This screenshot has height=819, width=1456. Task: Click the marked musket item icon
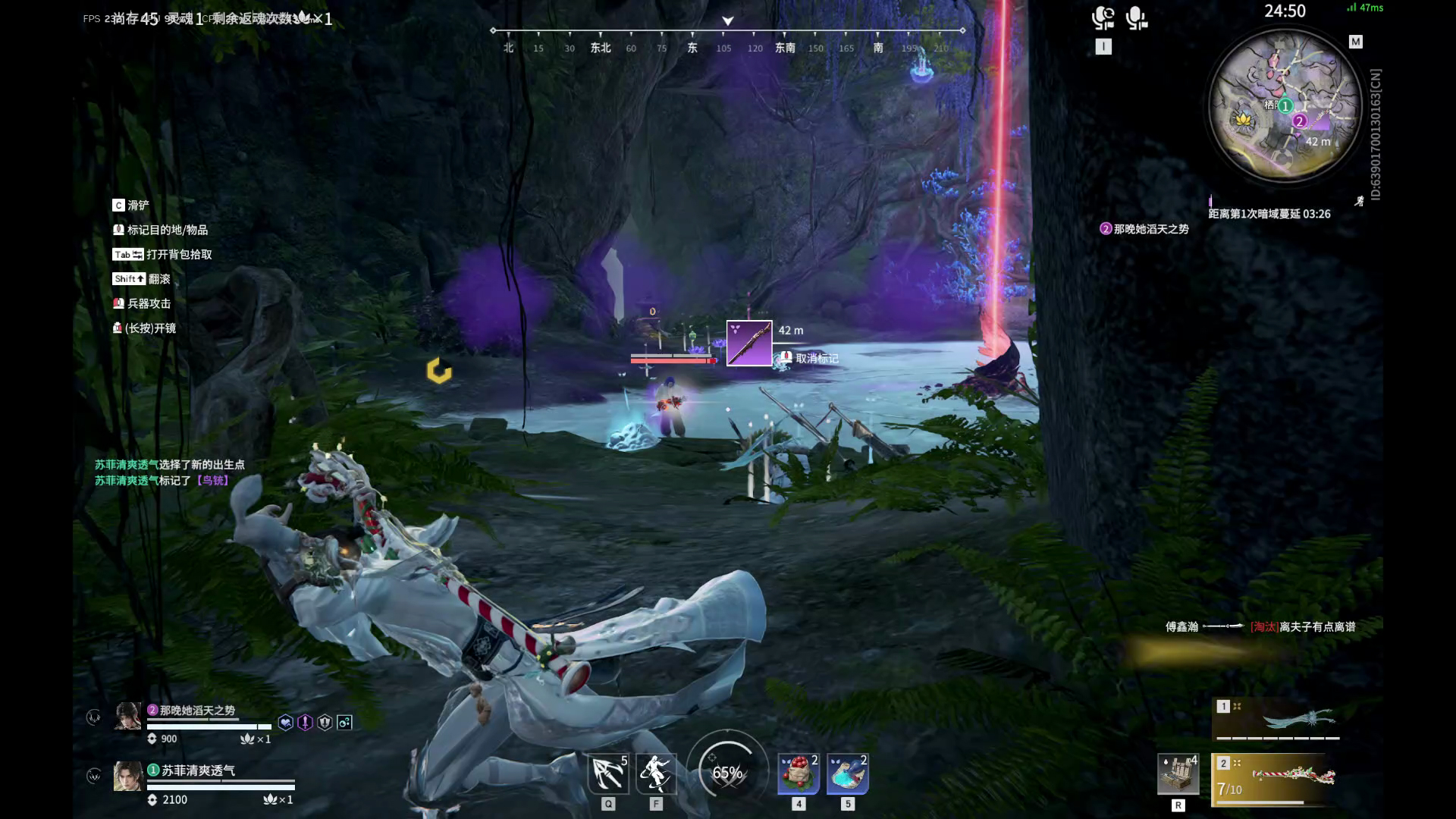click(748, 343)
